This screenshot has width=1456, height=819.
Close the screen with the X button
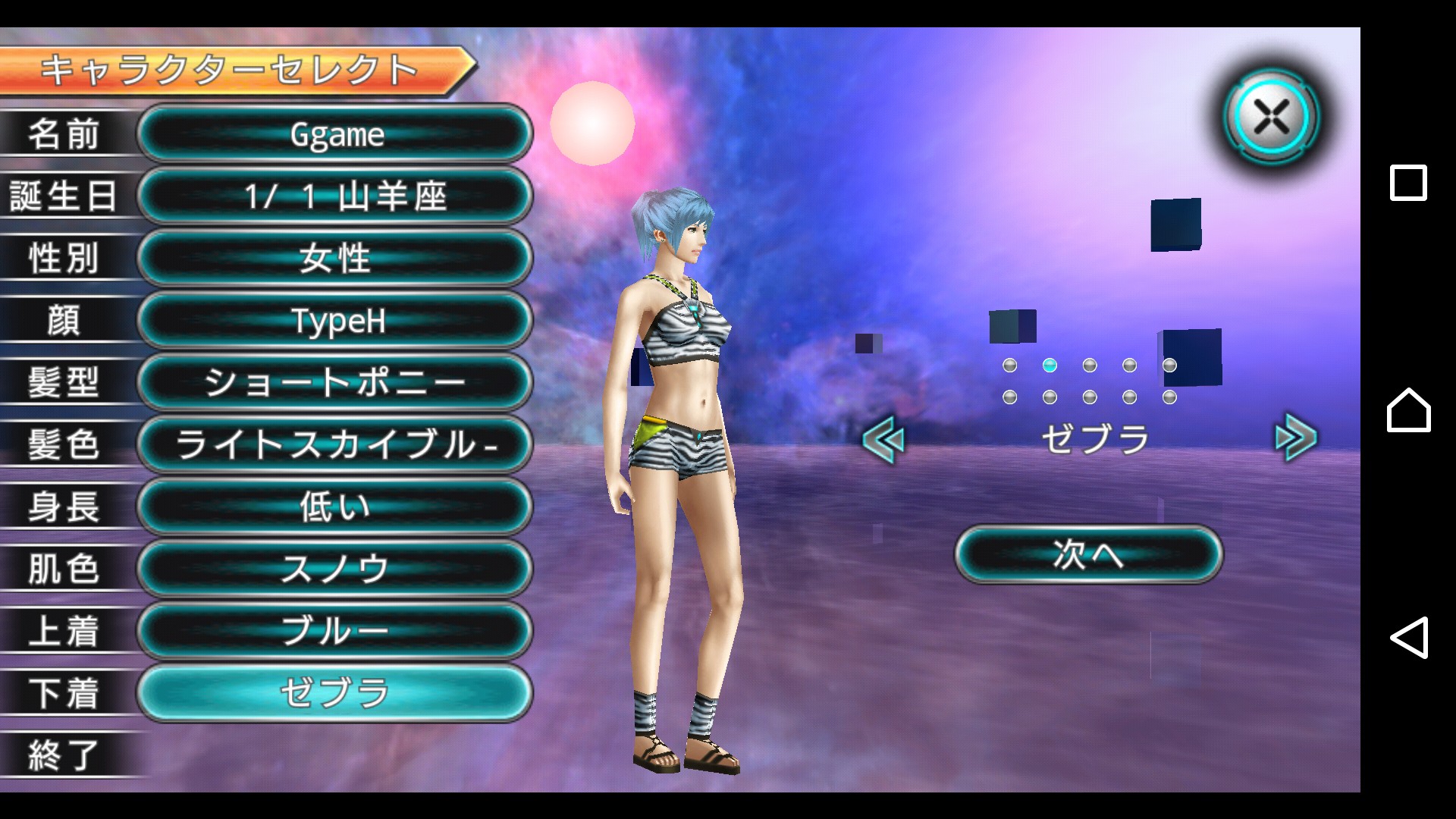click(x=1272, y=118)
